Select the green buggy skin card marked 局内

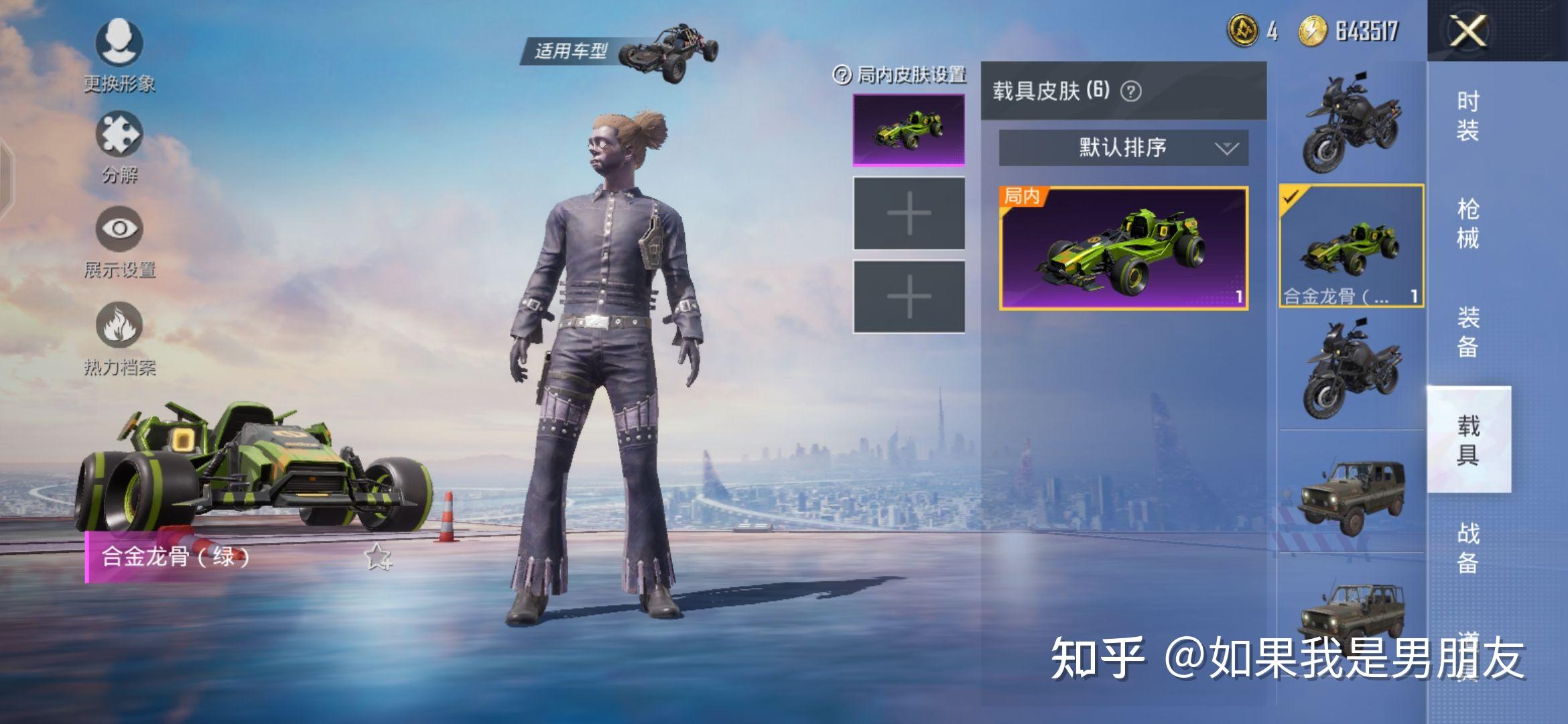[1123, 248]
